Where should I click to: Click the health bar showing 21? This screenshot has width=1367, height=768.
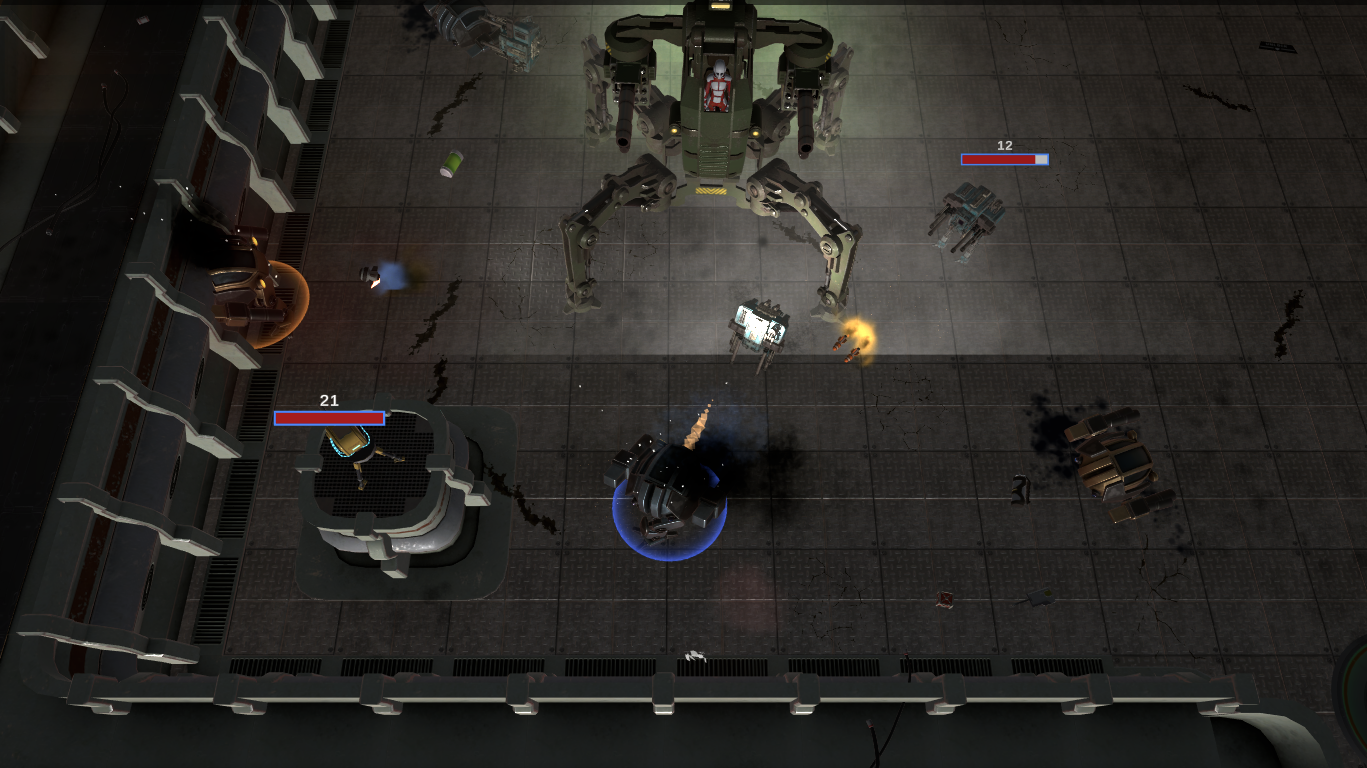click(328, 417)
